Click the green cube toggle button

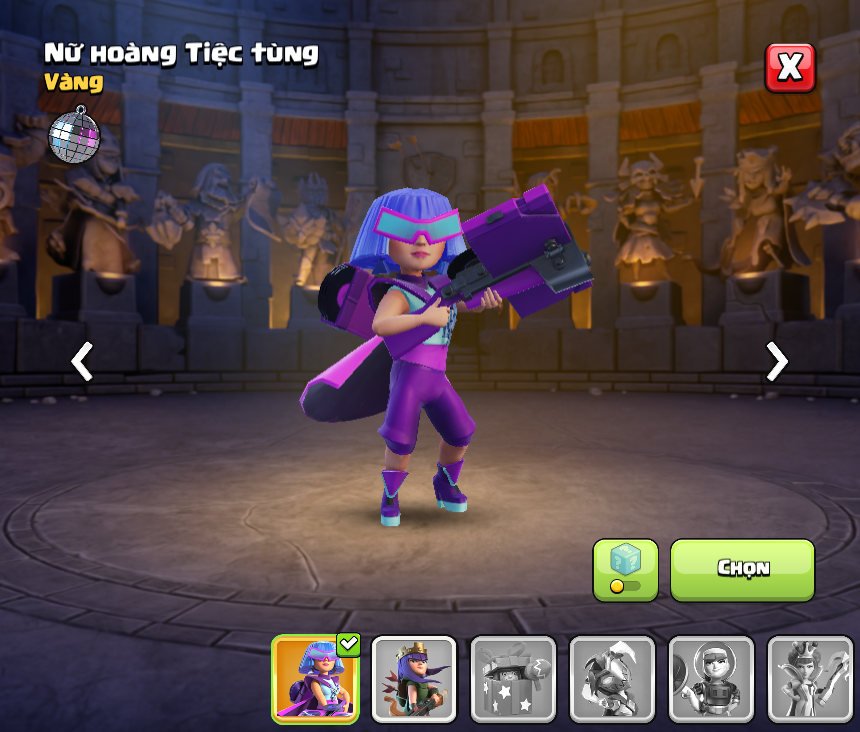(x=625, y=569)
